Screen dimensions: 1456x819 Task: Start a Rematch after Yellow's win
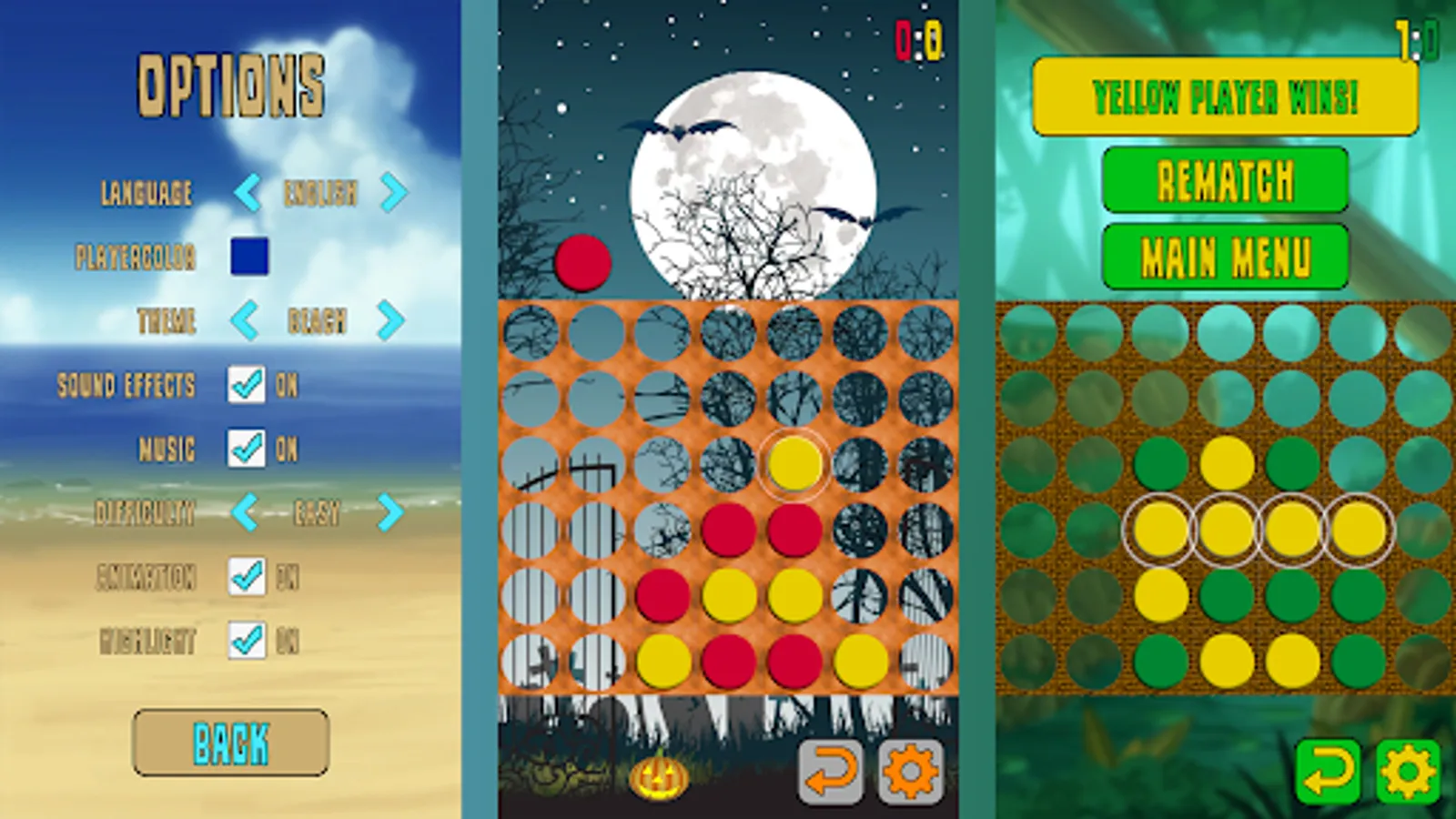(1224, 181)
